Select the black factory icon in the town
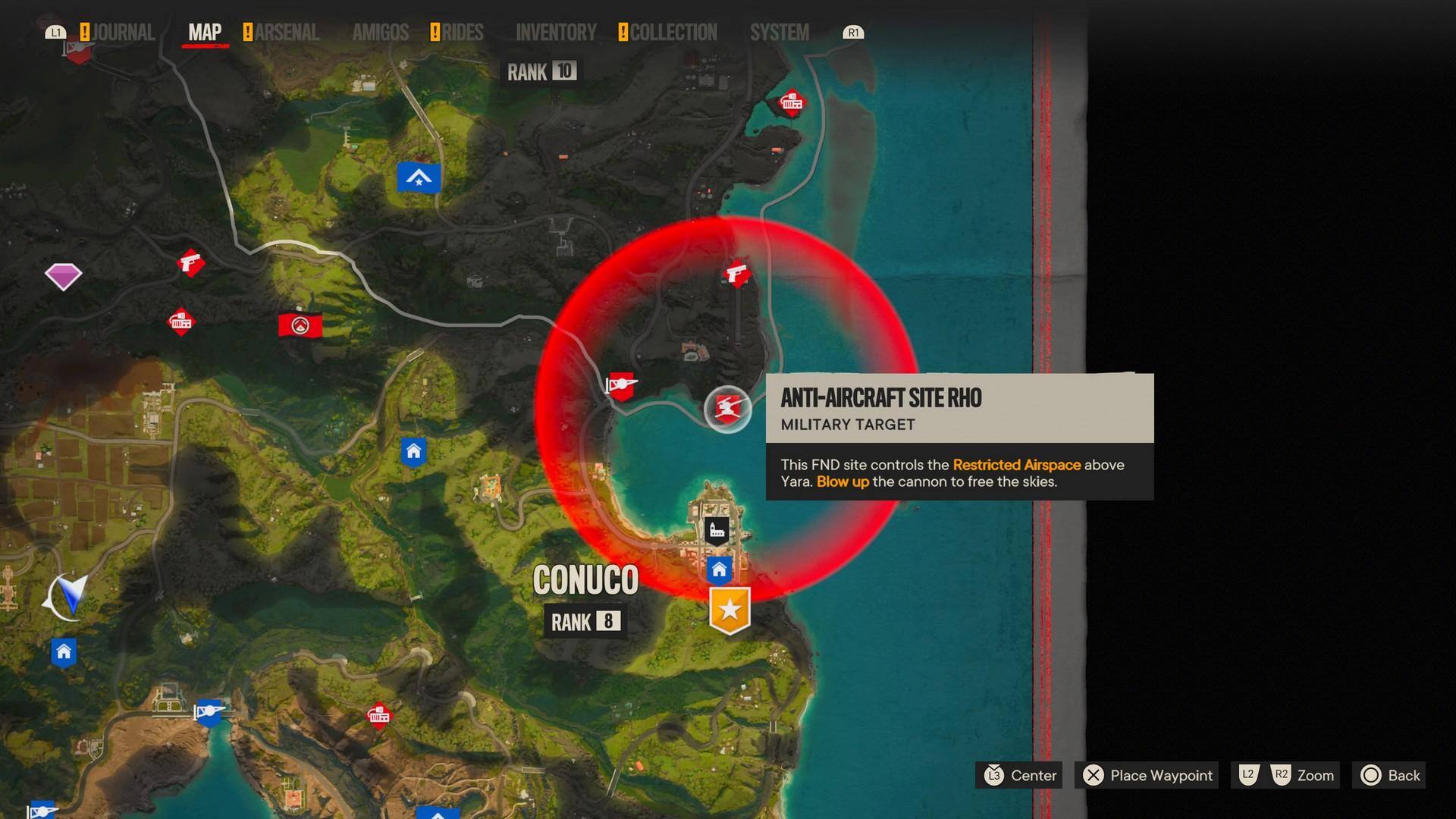 click(x=717, y=530)
